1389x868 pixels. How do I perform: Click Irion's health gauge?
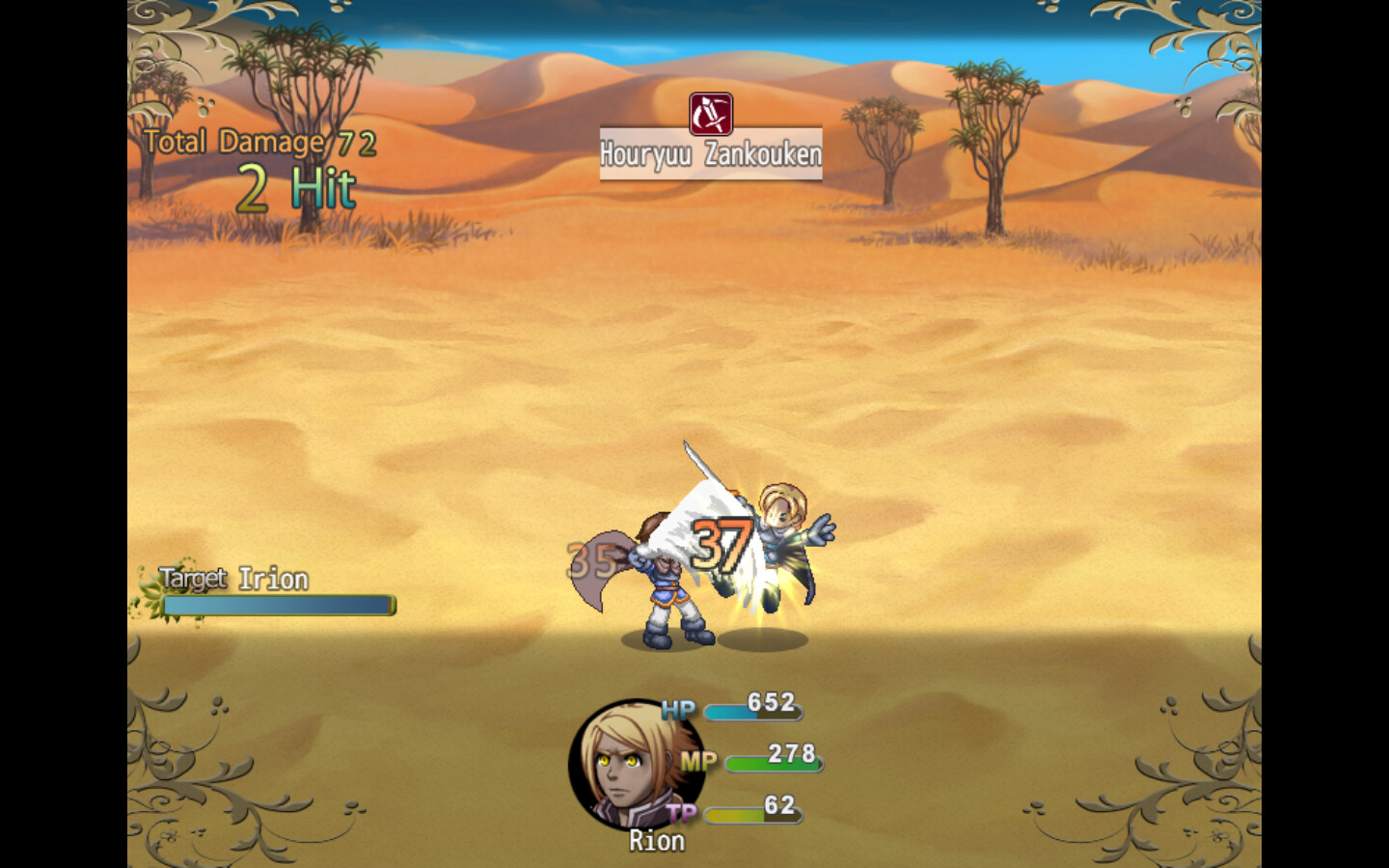(x=280, y=606)
